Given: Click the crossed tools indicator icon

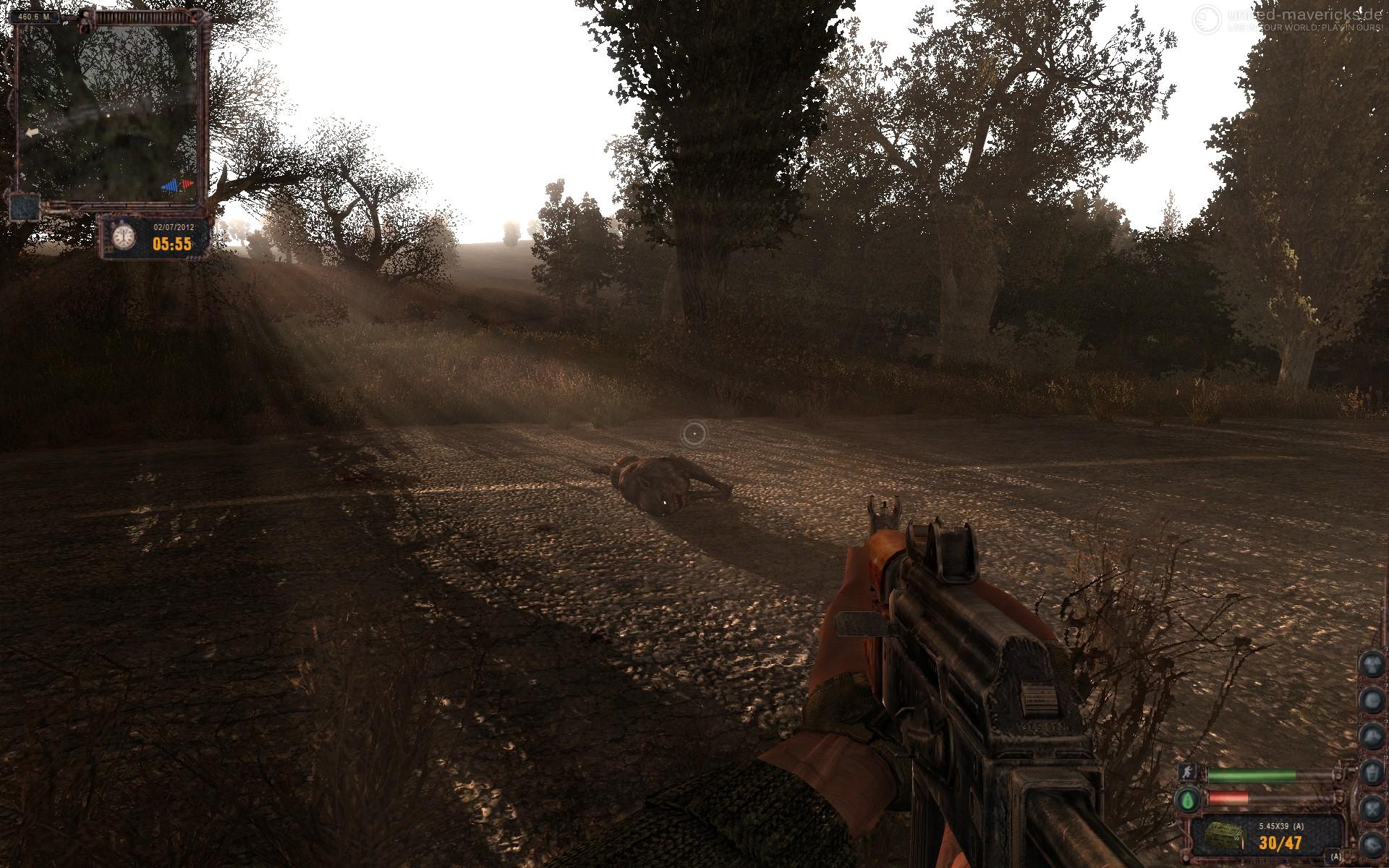Looking at the screenshot, I should tap(1372, 808).
